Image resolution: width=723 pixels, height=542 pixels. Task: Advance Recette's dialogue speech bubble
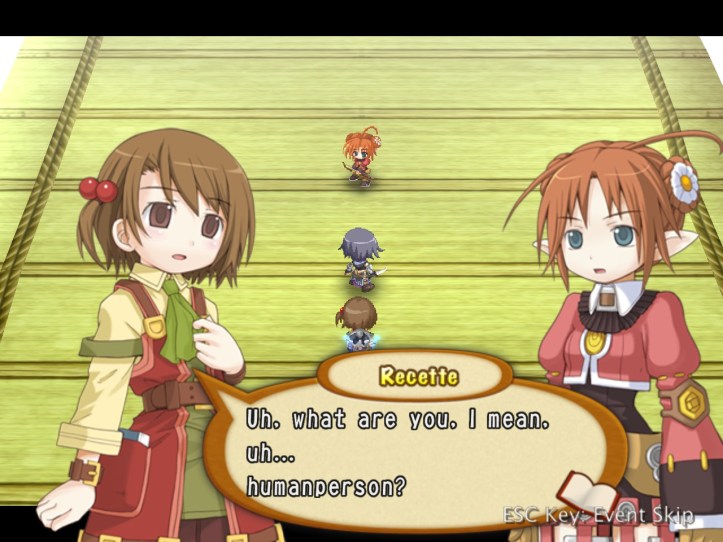(x=400, y=450)
